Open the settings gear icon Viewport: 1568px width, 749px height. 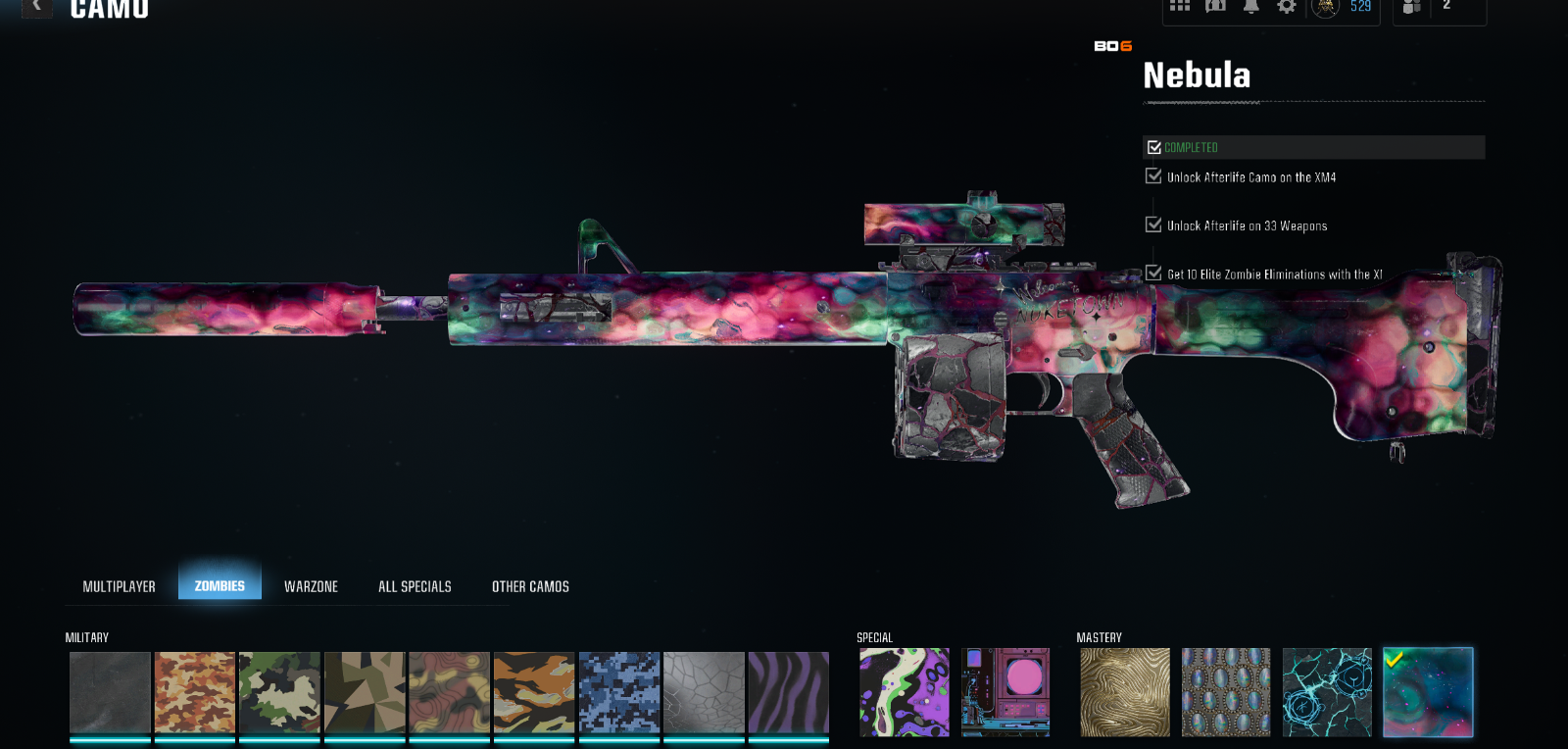click(x=1287, y=7)
